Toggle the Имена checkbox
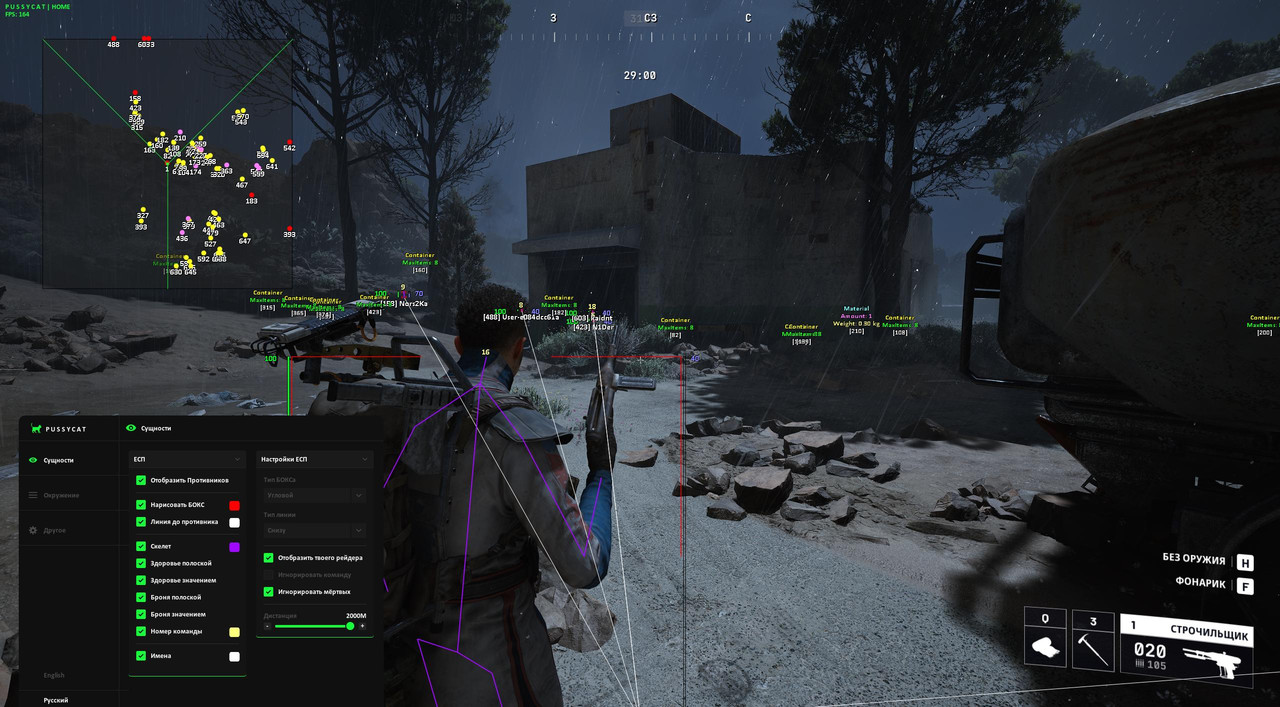Viewport: 1280px width, 707px height. click(x=141, y=655)
